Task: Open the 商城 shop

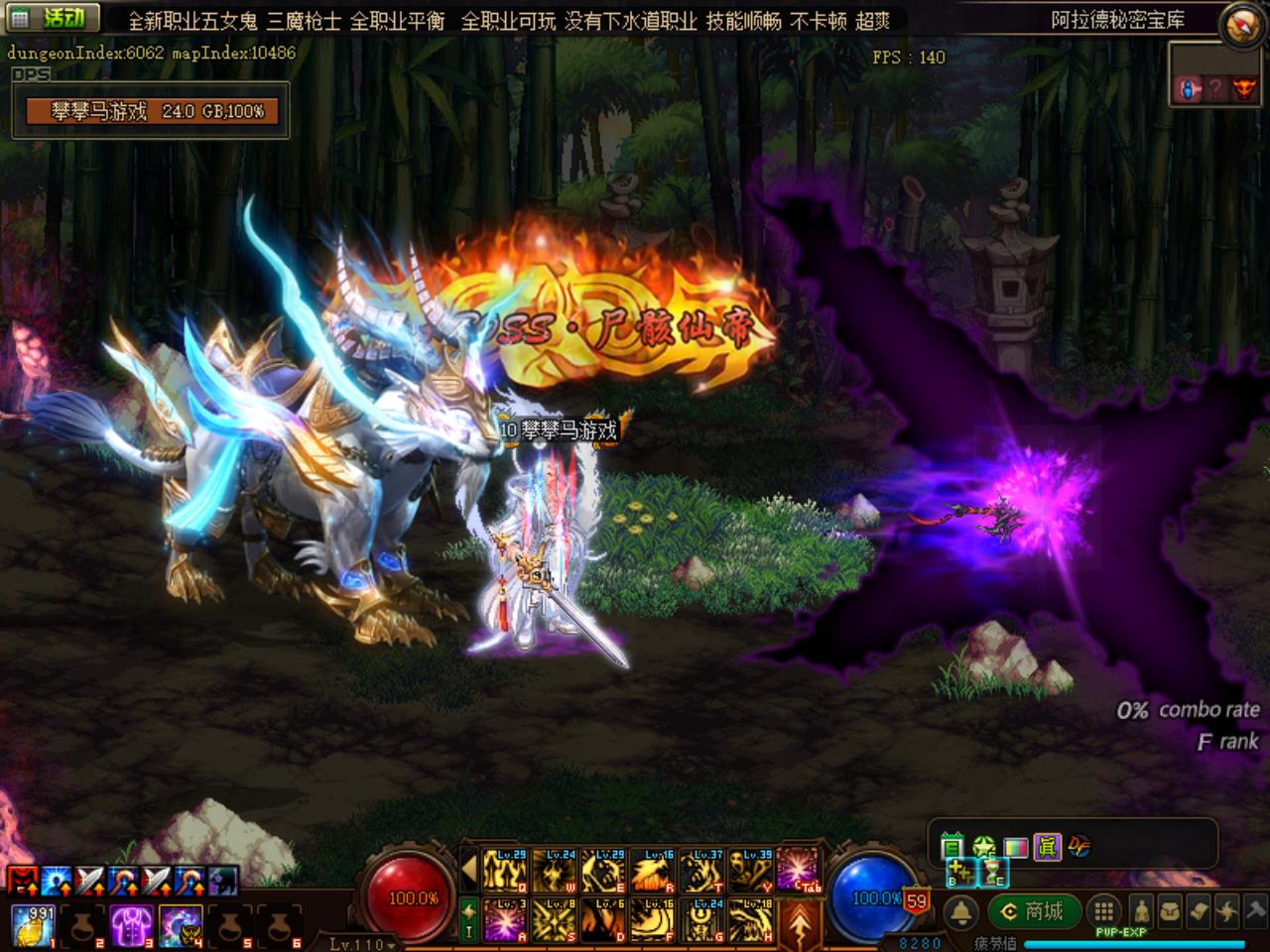Action: (x=1033, y=911)
